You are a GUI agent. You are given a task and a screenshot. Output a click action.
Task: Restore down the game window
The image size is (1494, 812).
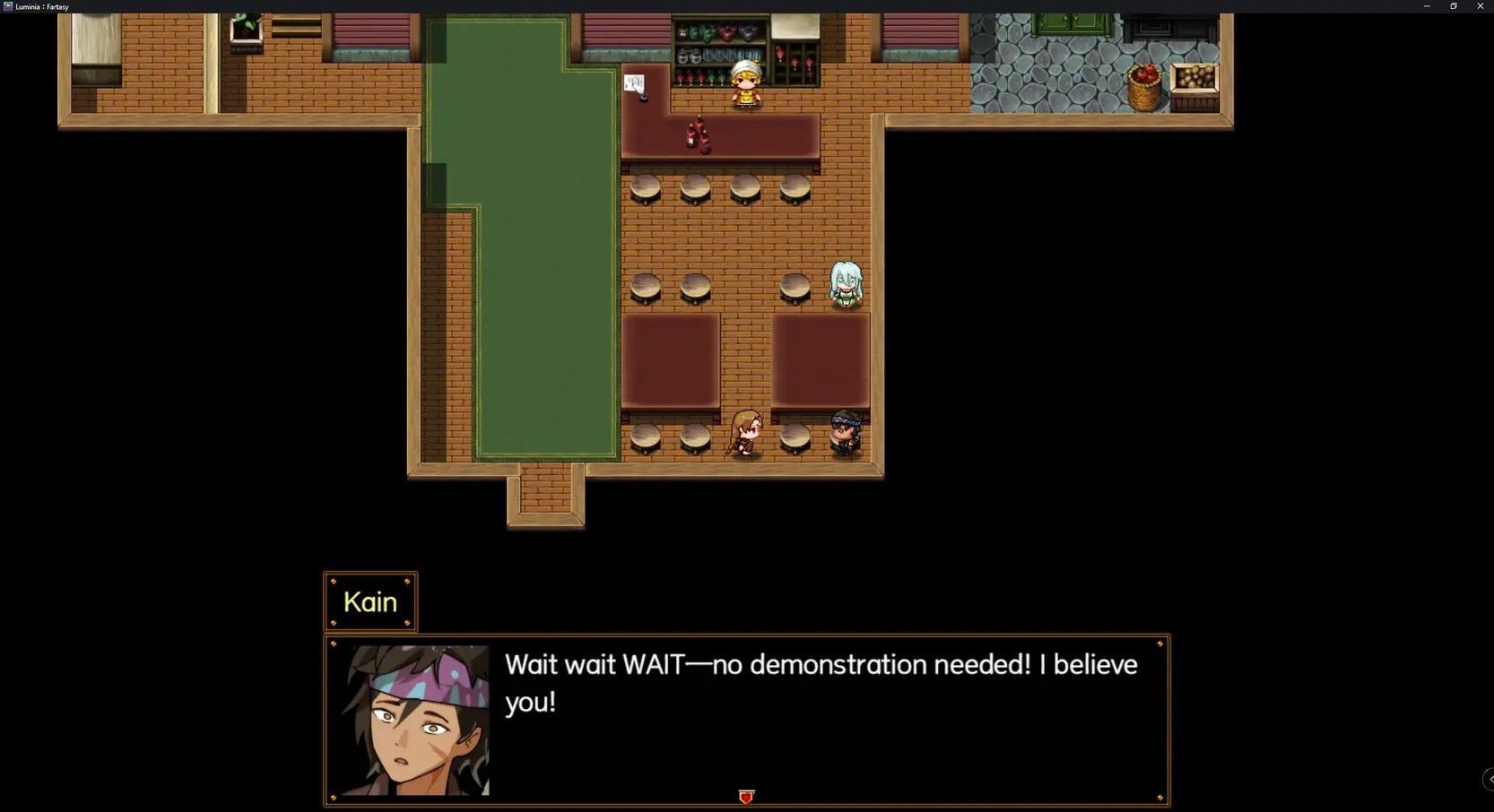click(1454, 6)
